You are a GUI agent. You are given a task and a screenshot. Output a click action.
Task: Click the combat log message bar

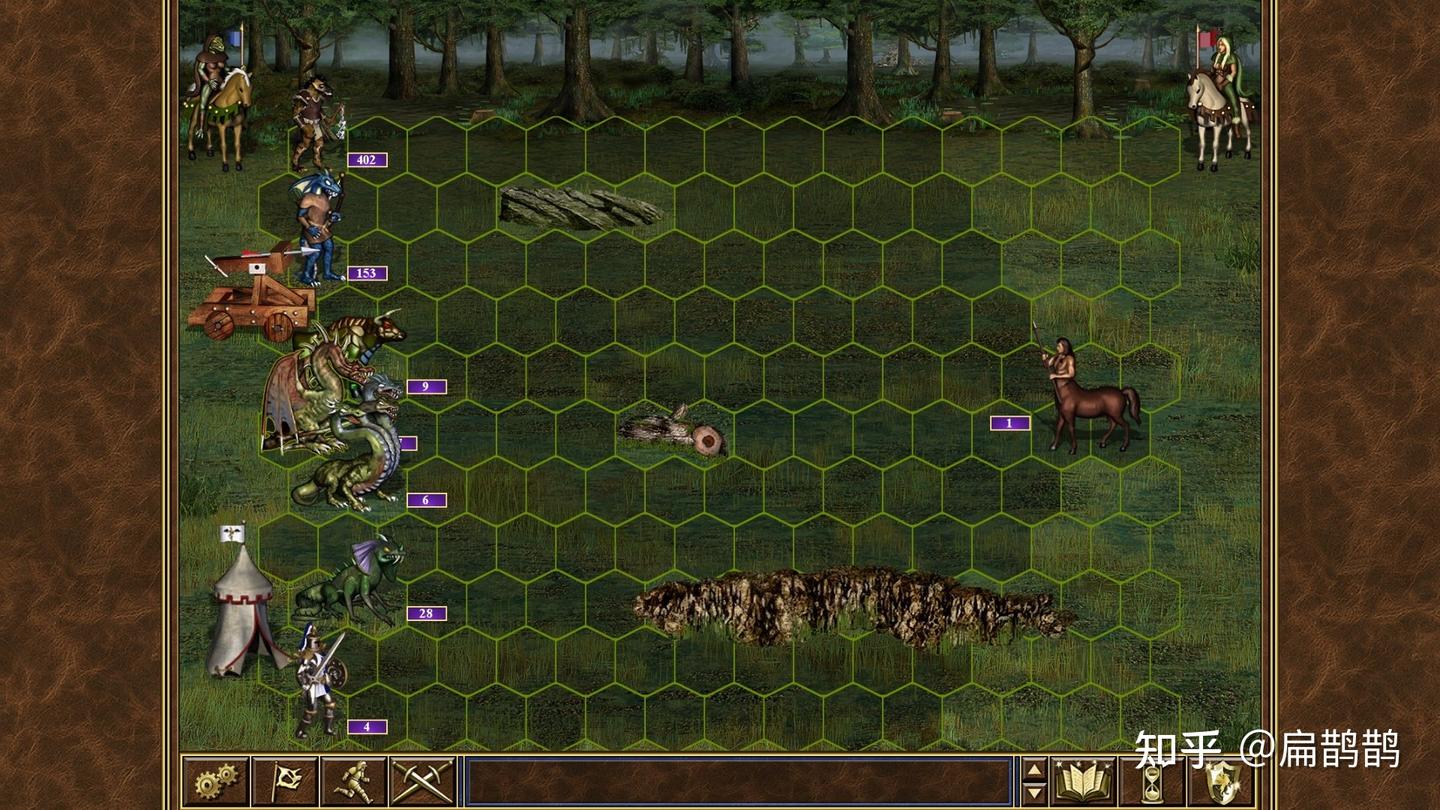coord(739,781)
